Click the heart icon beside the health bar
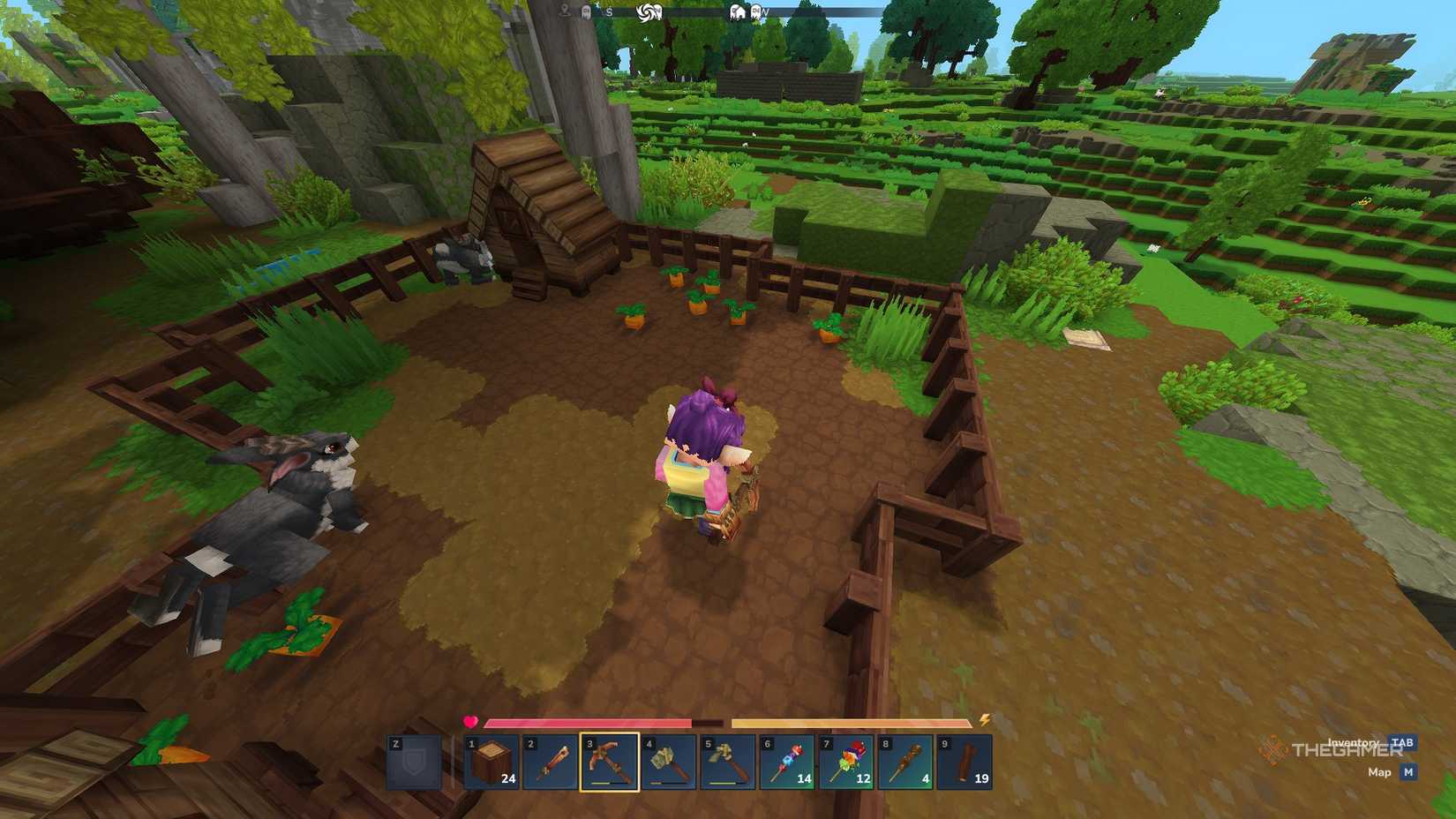Screen dimensions: 1456x819 469,721
